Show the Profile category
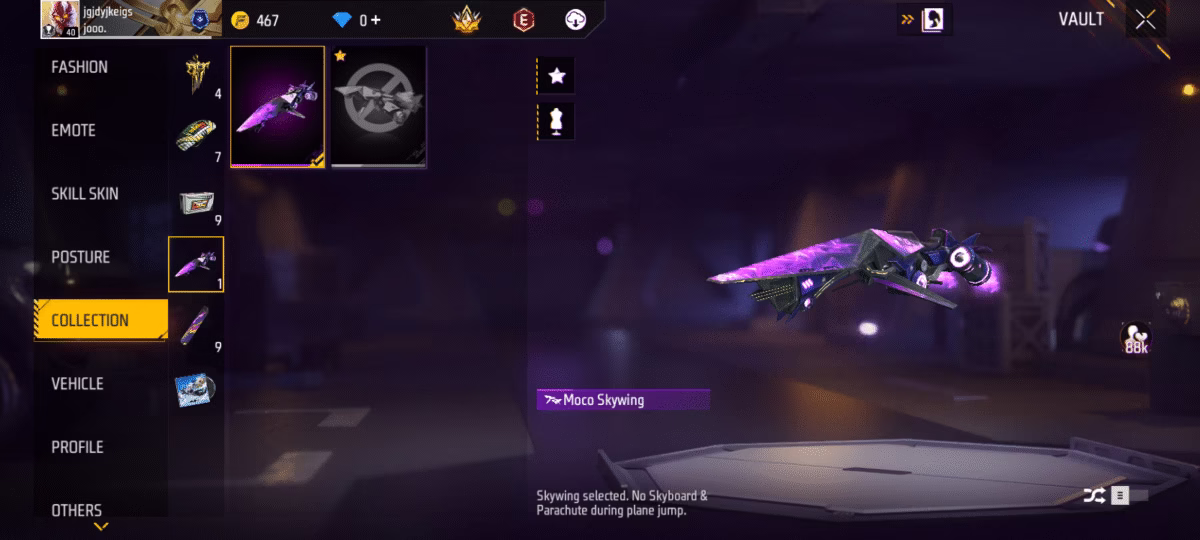The height and width of the screenshot is (540, 1200). (x=78, y=447)
